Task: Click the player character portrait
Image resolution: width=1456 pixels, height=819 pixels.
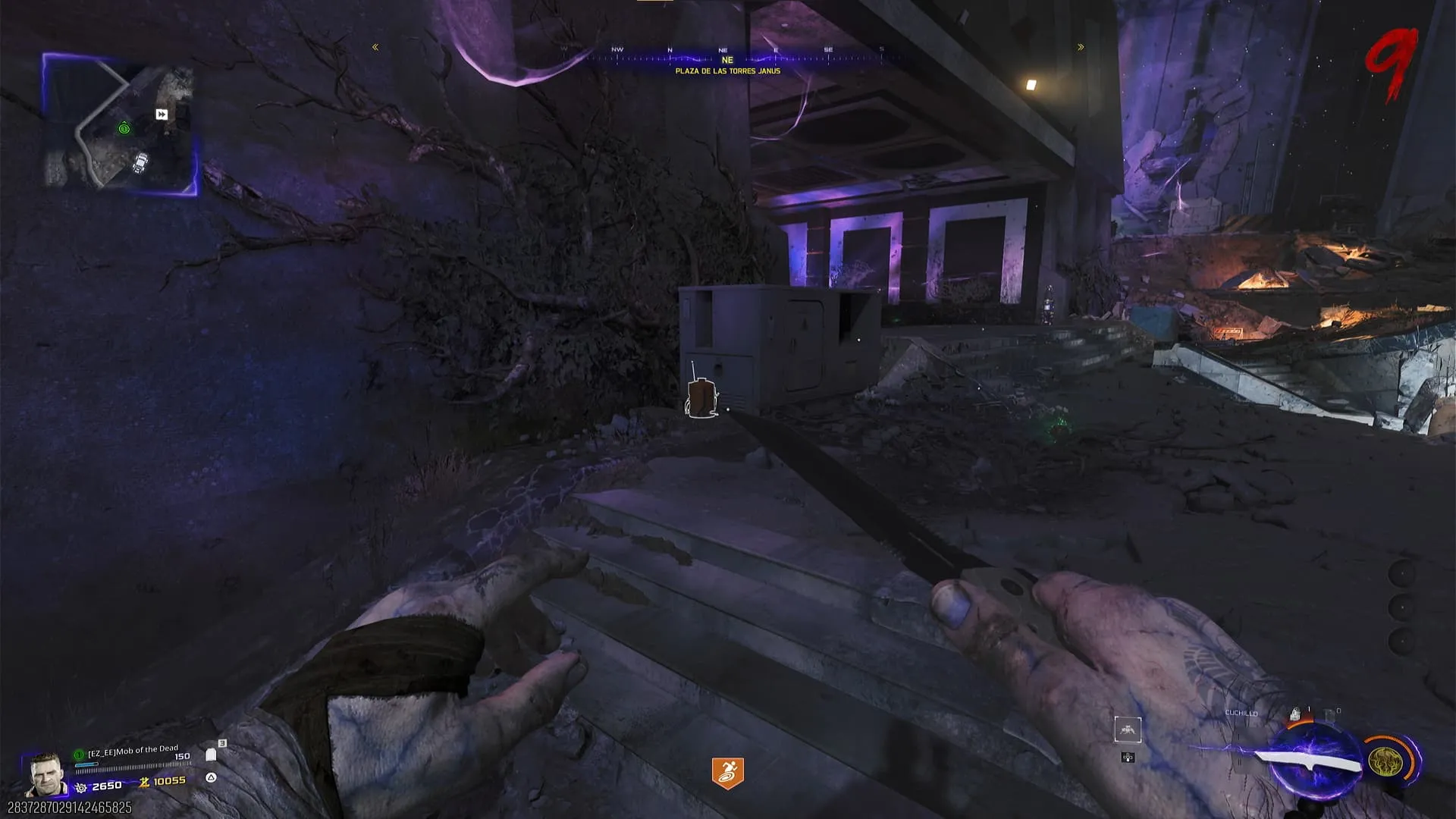Action: coord(43,773)
